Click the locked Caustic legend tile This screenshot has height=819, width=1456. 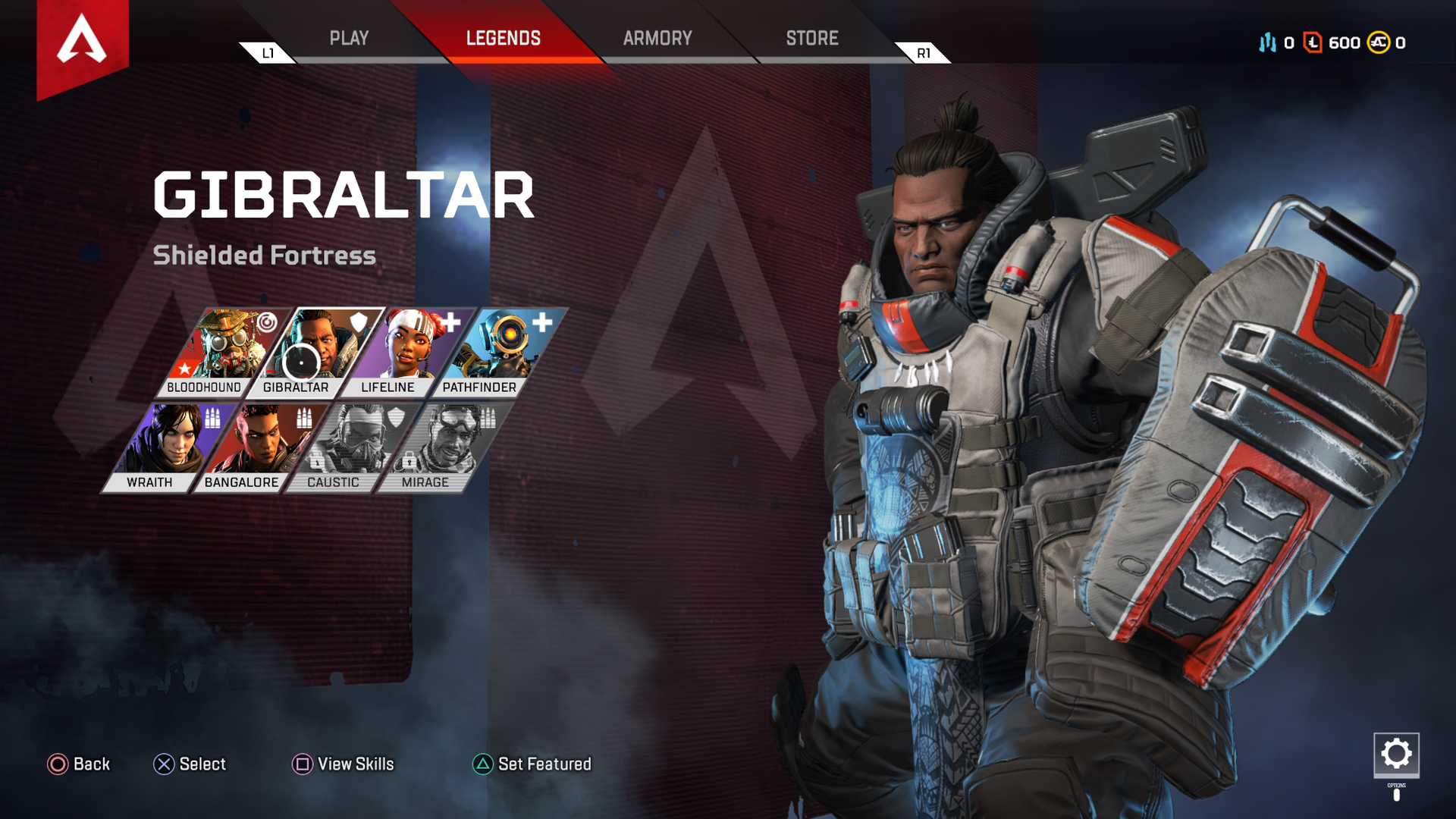[349, 447]
